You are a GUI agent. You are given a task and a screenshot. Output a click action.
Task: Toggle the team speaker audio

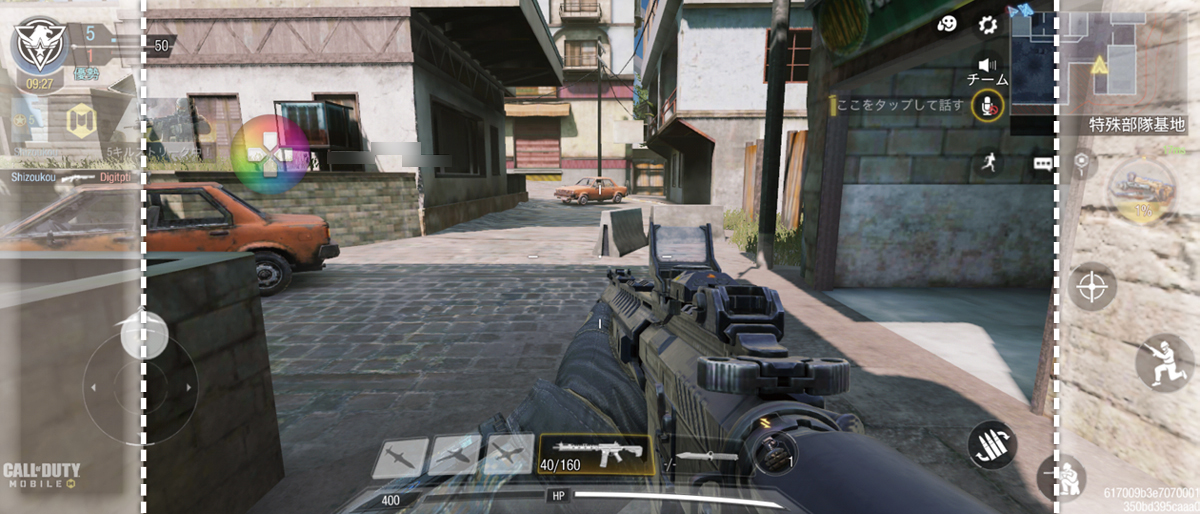pyautogui.click(x=987, y=64)
